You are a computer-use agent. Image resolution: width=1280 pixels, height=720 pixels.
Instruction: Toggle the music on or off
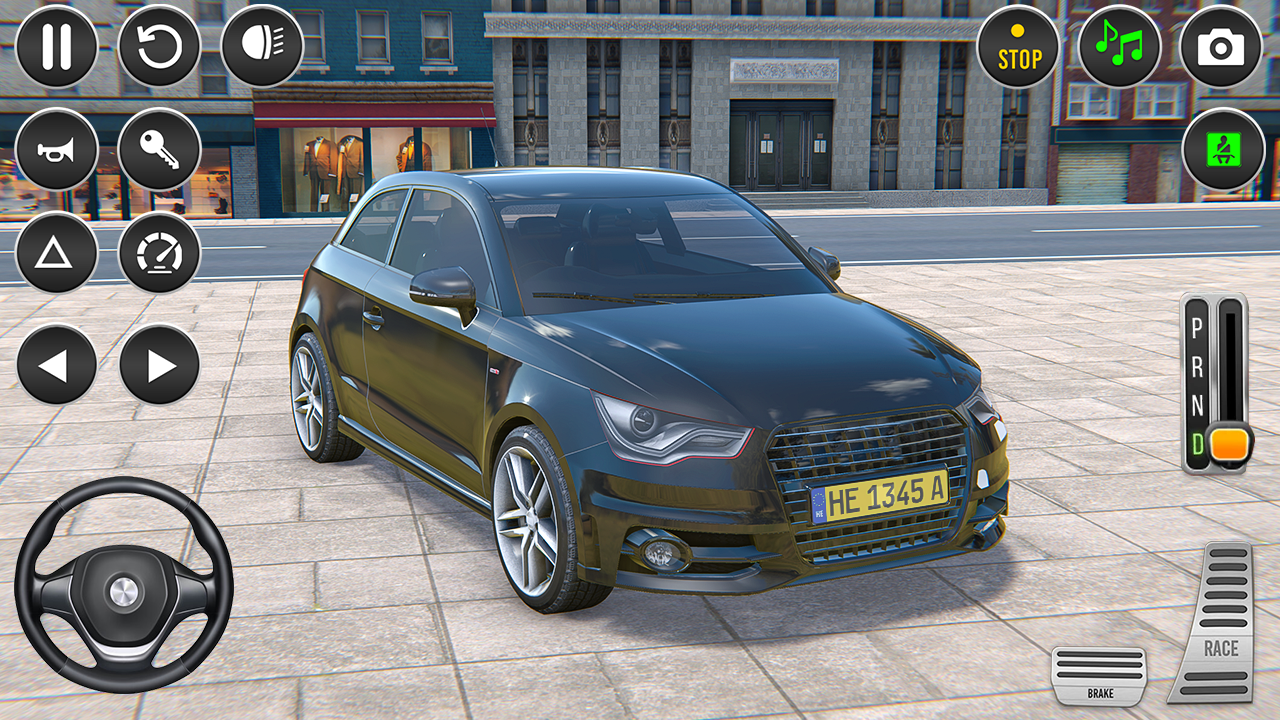tap(1121, 45)
